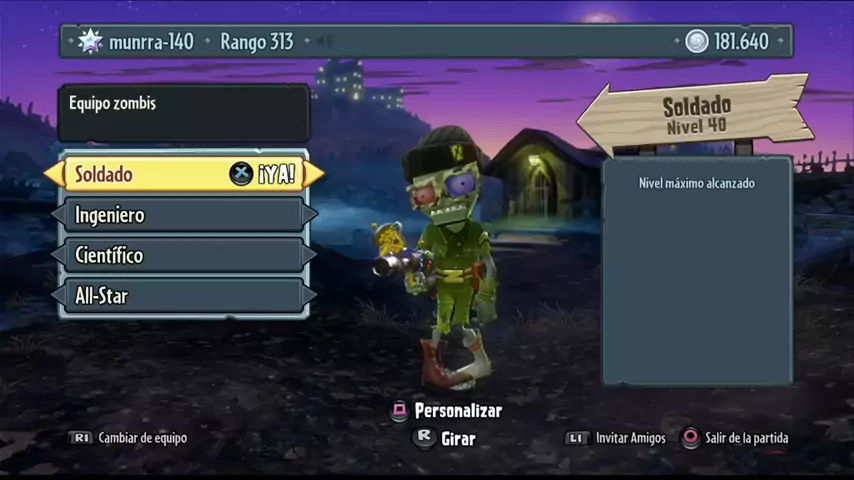Select Salir de la partida
Screen dimensions: 854x480
click(x=735, y=438)
